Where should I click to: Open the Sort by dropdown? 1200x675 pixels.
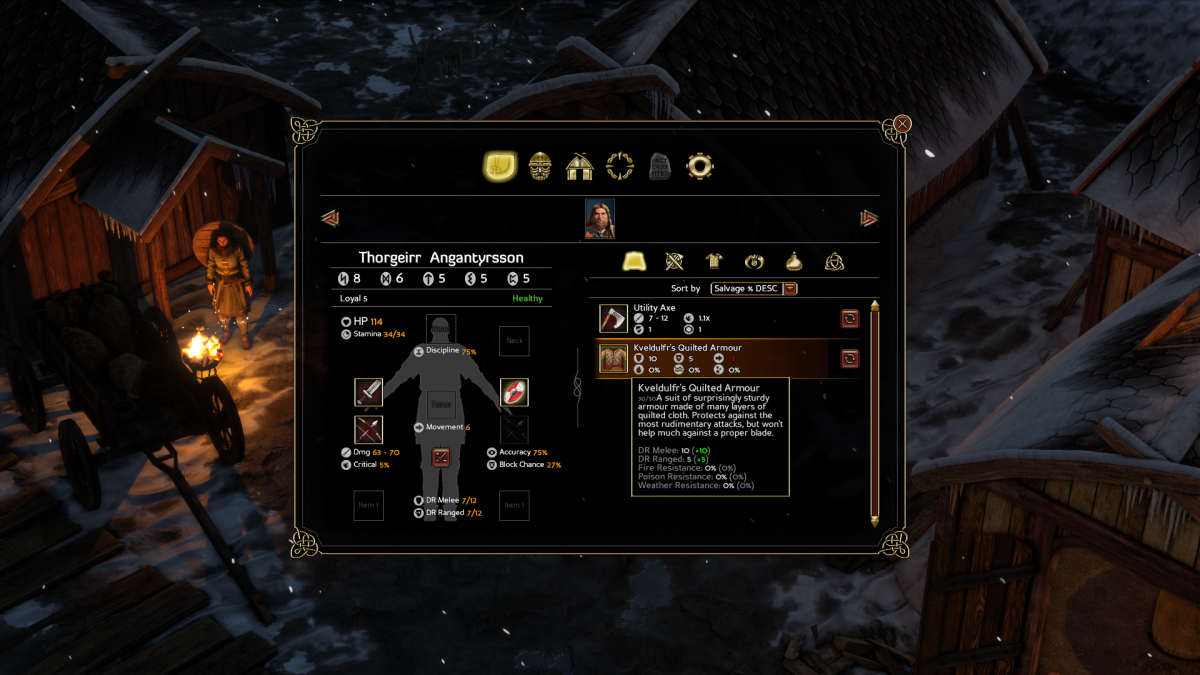[754, 288]
